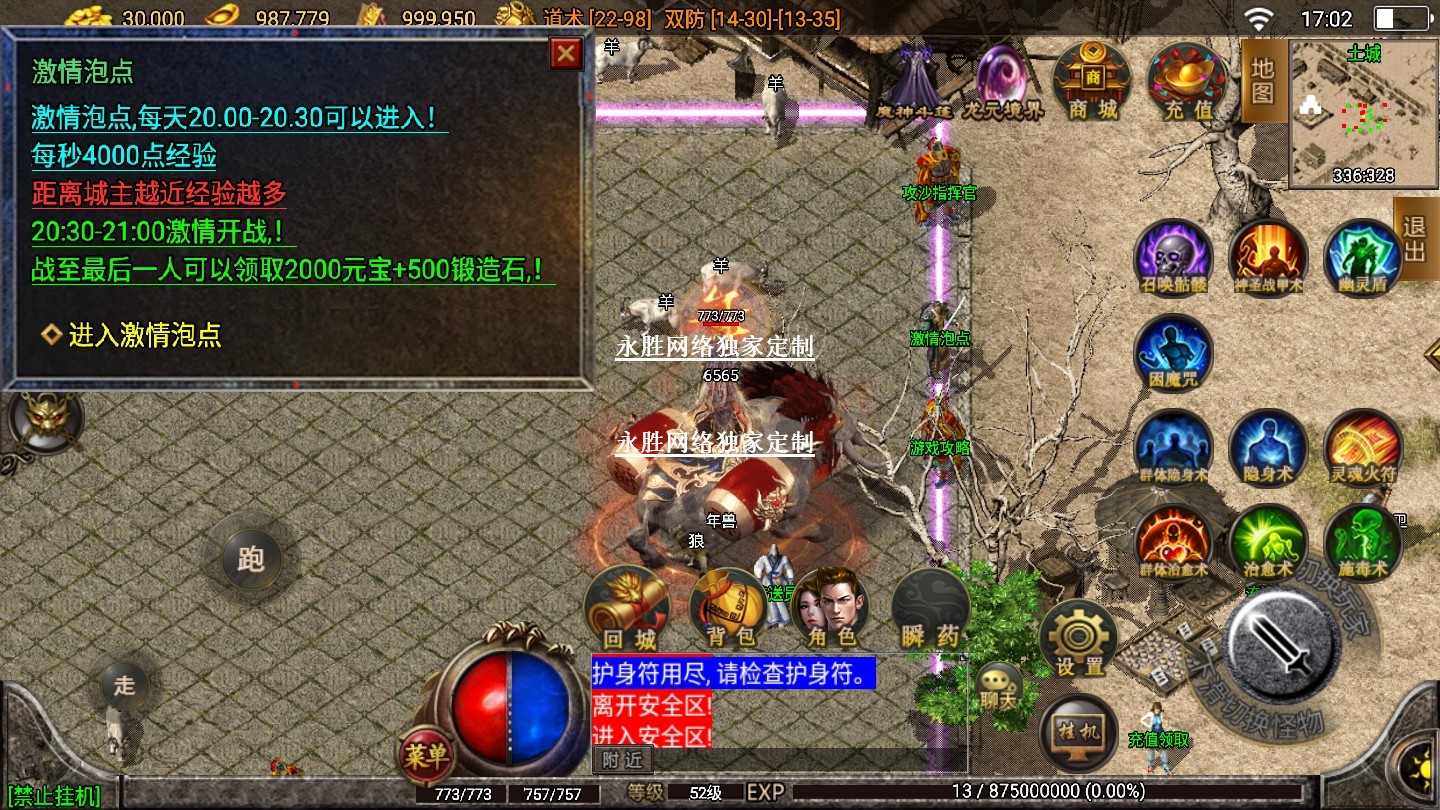
Task: Select the 退出 exit tab
Action: (x=1415, y=239)
